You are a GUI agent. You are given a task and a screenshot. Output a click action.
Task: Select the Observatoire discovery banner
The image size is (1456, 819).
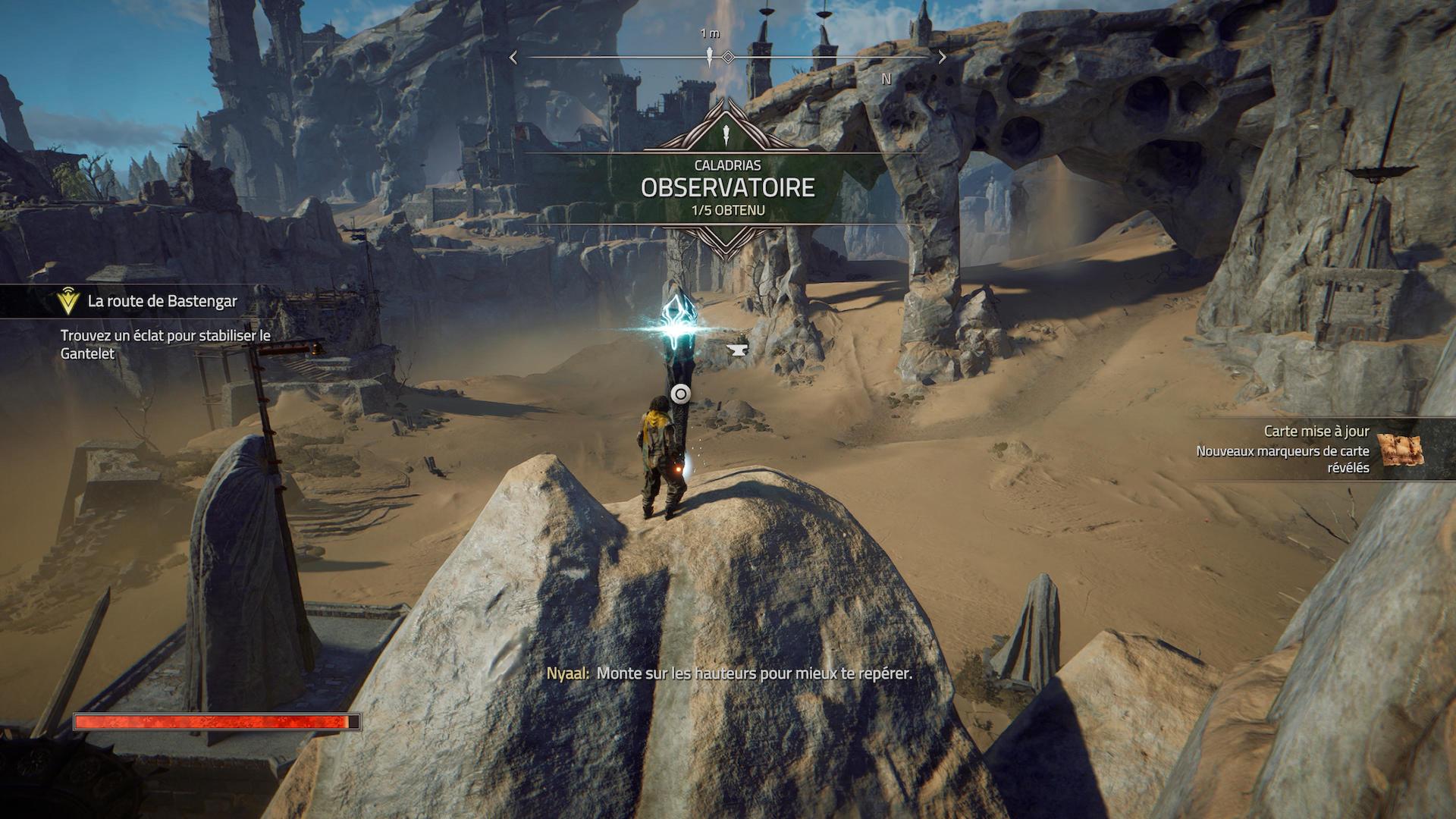[727, 187]
